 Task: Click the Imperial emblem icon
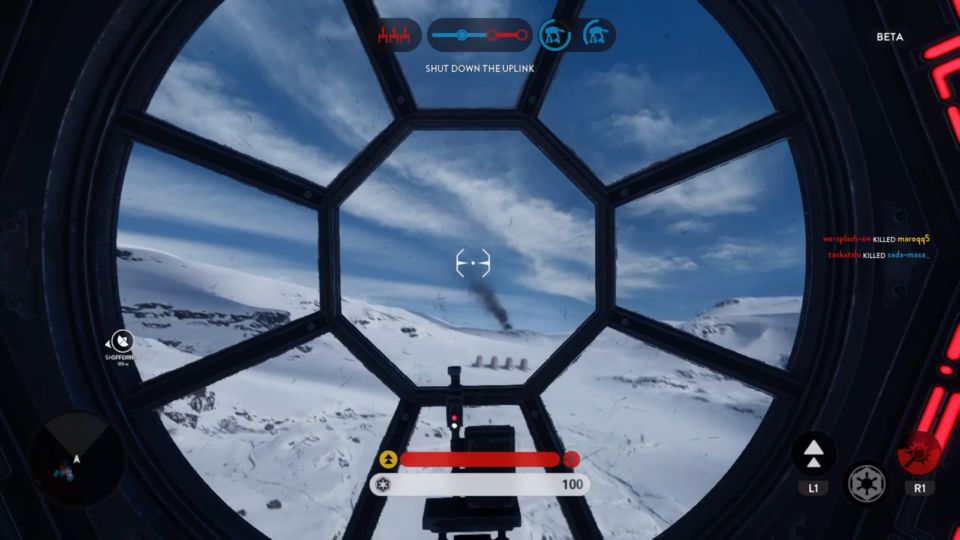pyautogui.click(x=866, y=484)
